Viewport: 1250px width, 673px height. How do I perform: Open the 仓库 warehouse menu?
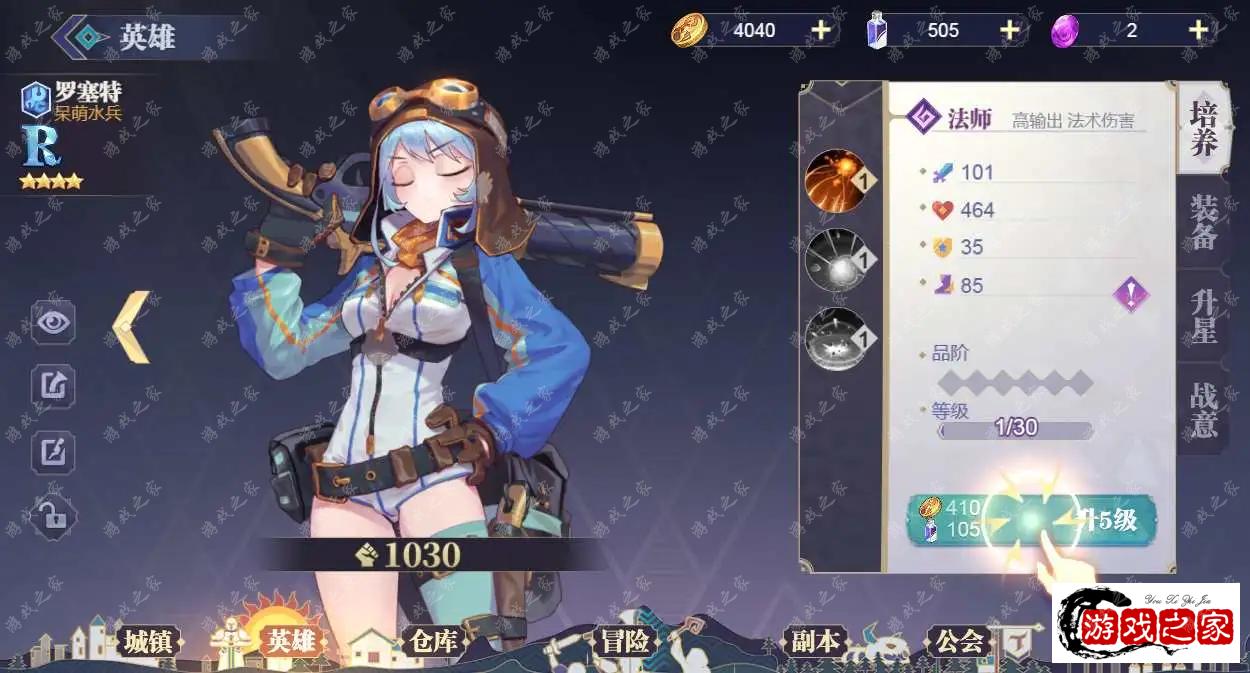(432, 641)
